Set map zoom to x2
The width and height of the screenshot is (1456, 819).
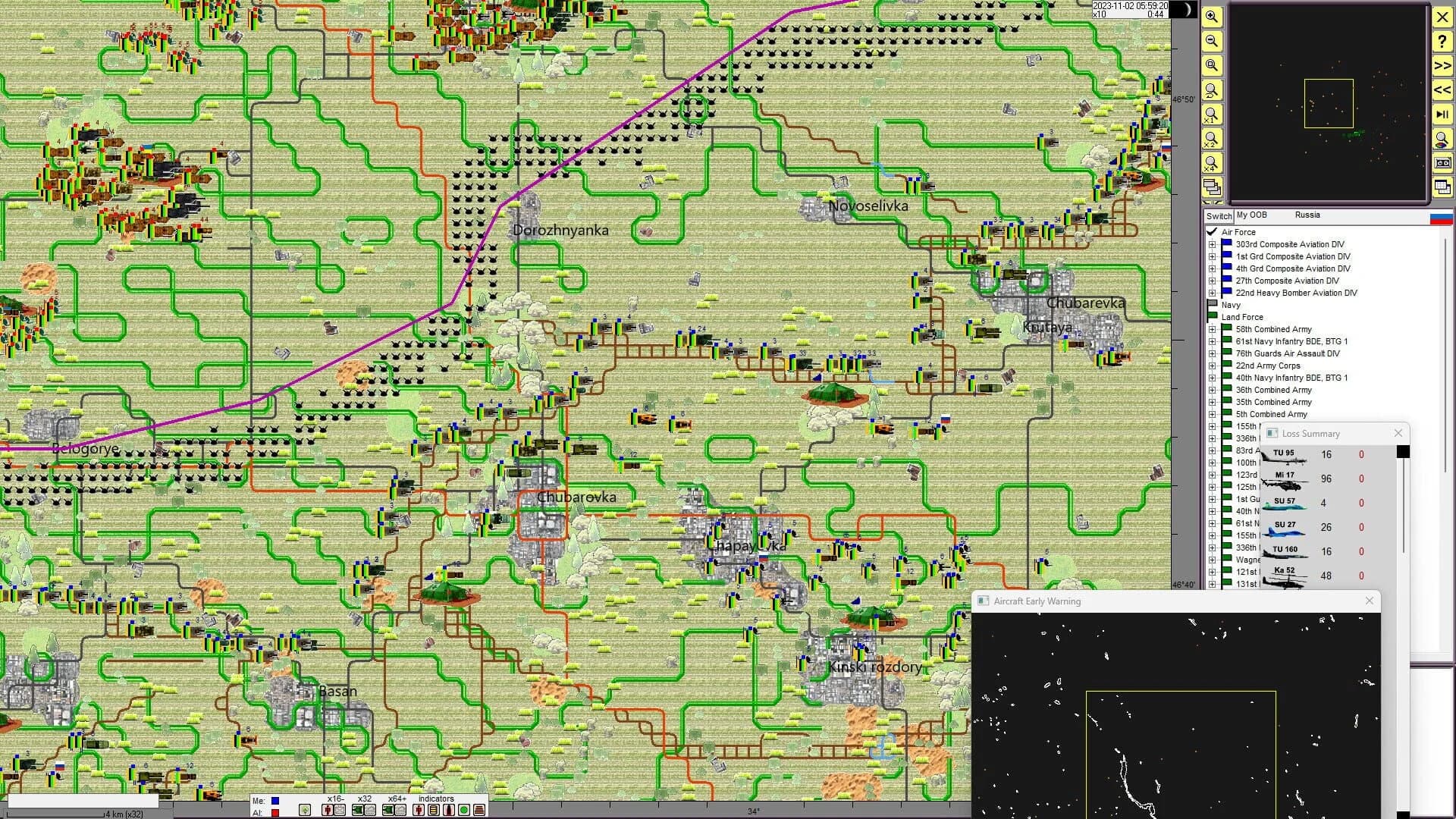1212,140
